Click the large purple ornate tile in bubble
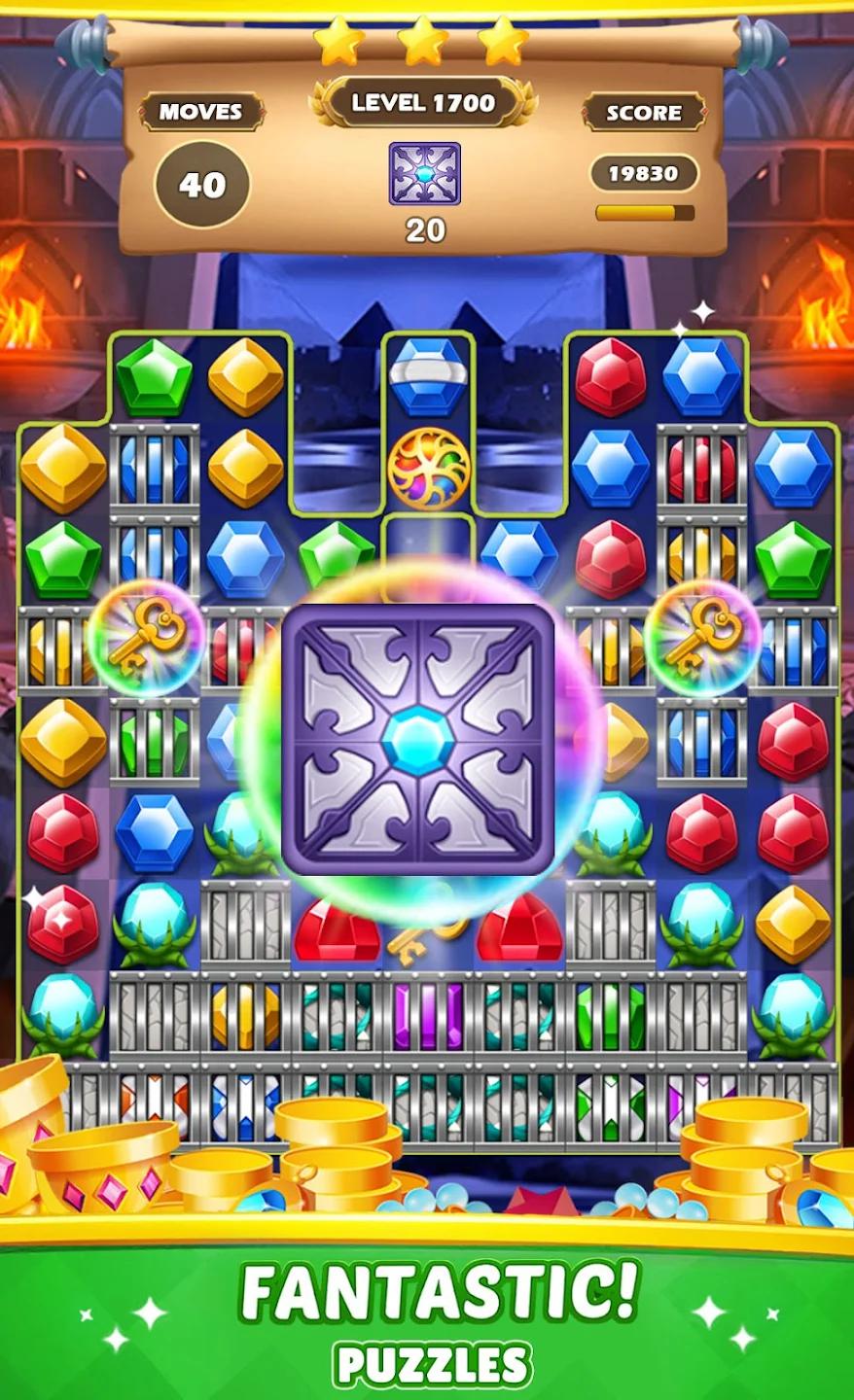The height and width of the screenshot is (1400, 854). (418, 739)
